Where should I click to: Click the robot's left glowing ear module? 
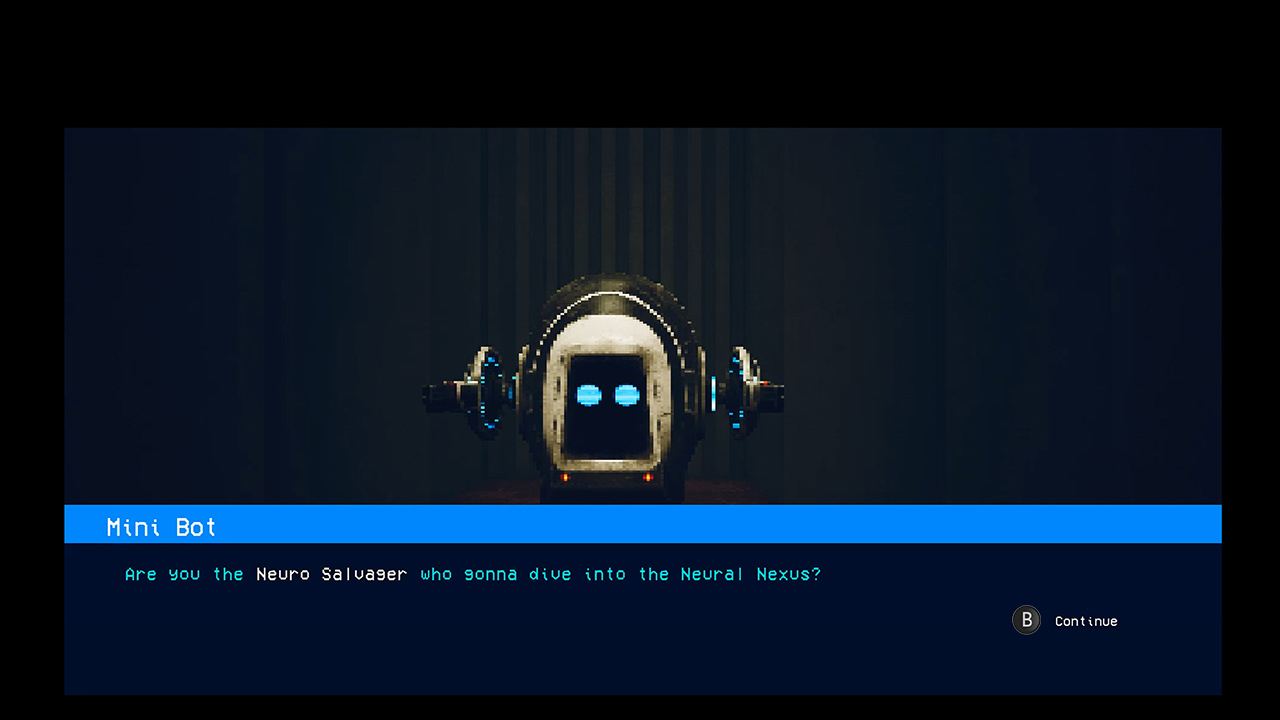490,392
